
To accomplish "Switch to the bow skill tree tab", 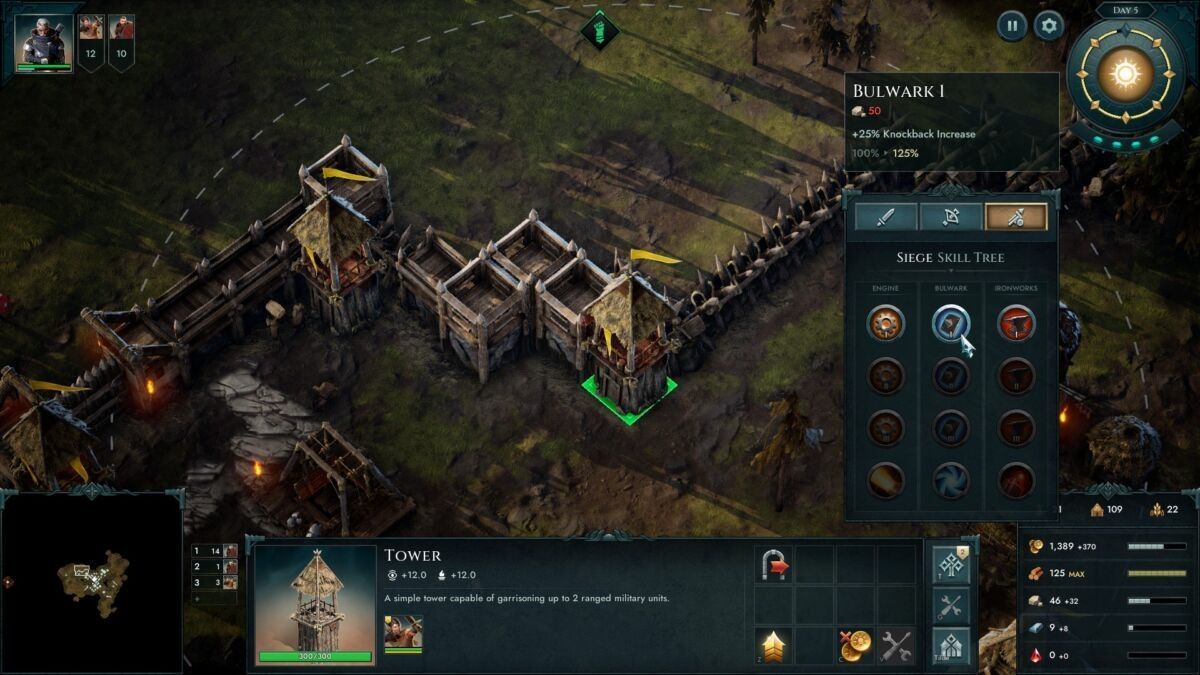I will [x=950, y=216].
